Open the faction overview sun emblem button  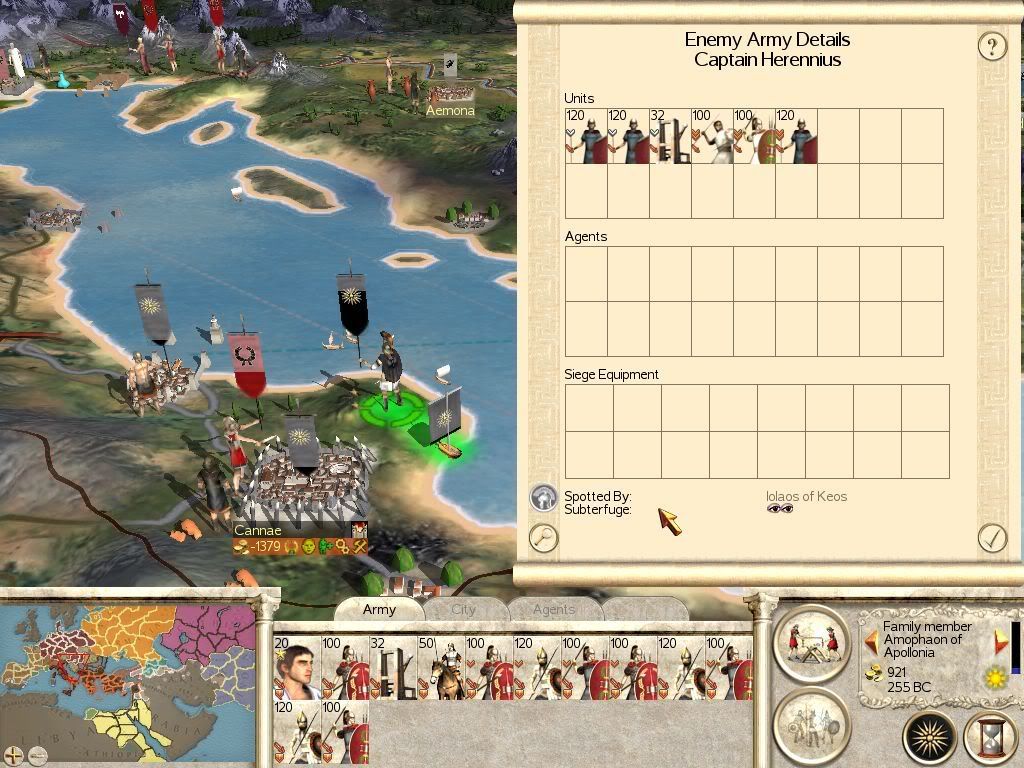point(930,739)
